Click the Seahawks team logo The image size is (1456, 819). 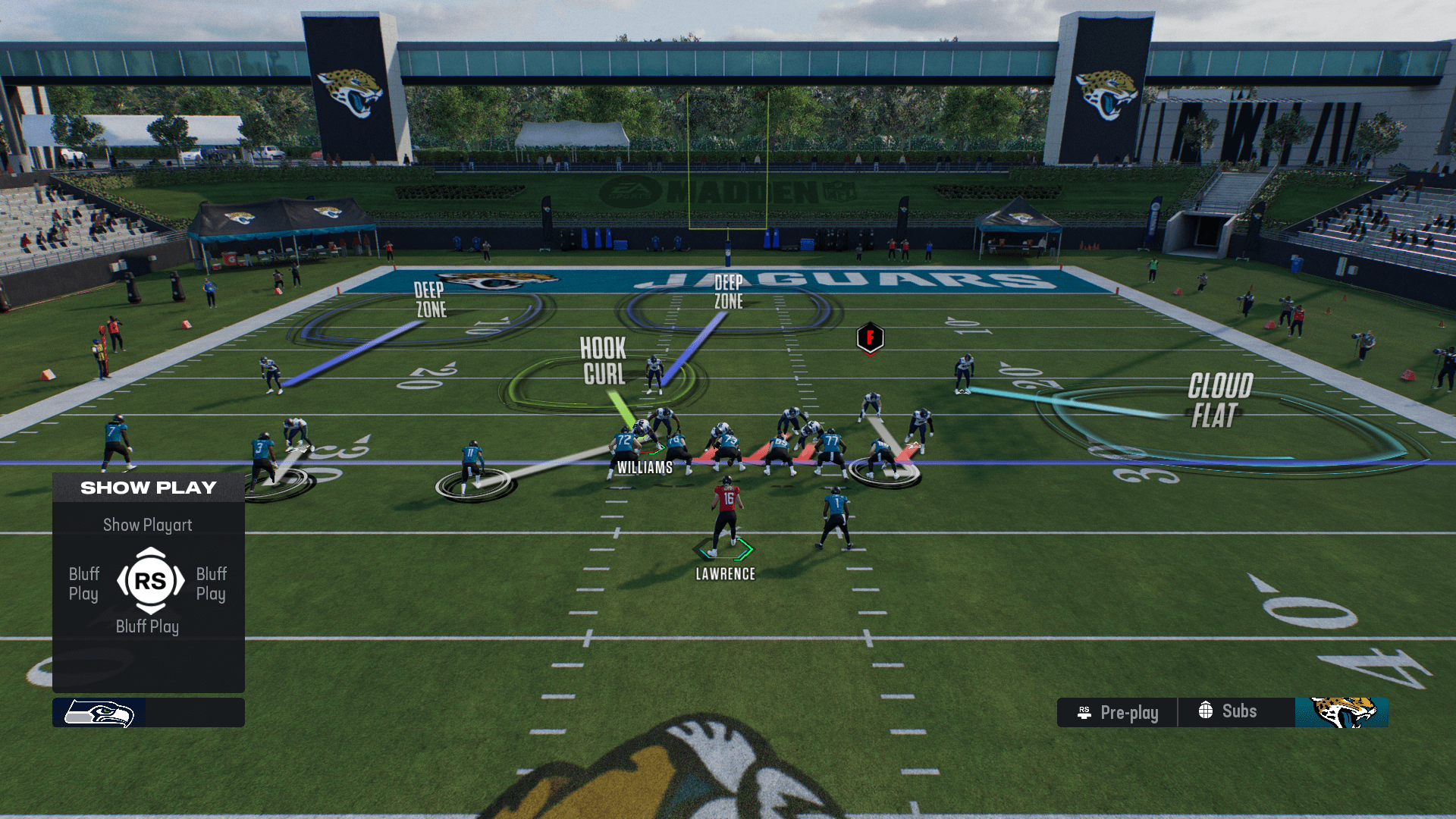[99, 713]
